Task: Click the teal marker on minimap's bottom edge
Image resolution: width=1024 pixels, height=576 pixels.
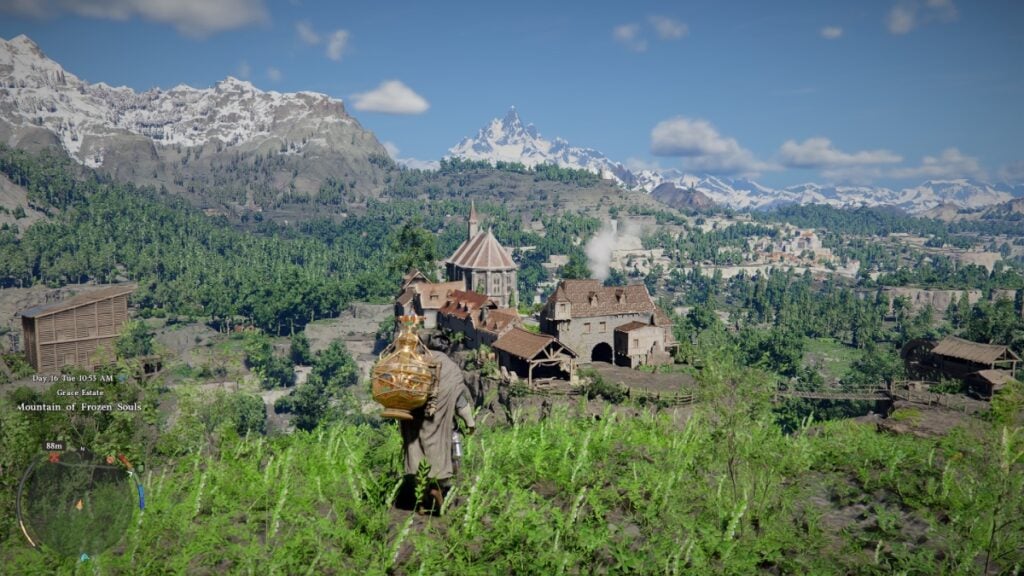Action: tap(84, 557)
